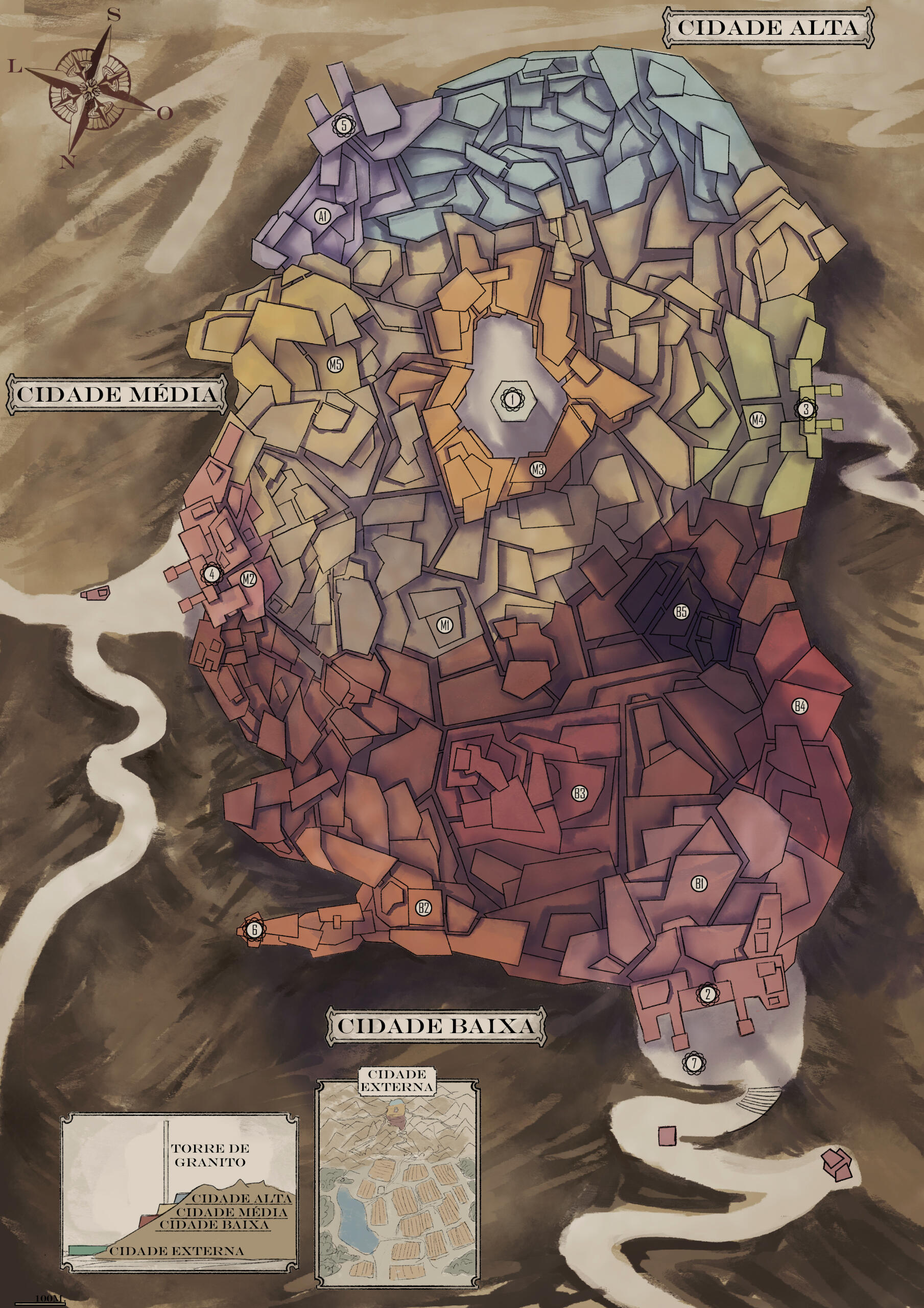The image size is (924, 1308).
Task: Select the numbered marker 3
Action: pos(805,408)
